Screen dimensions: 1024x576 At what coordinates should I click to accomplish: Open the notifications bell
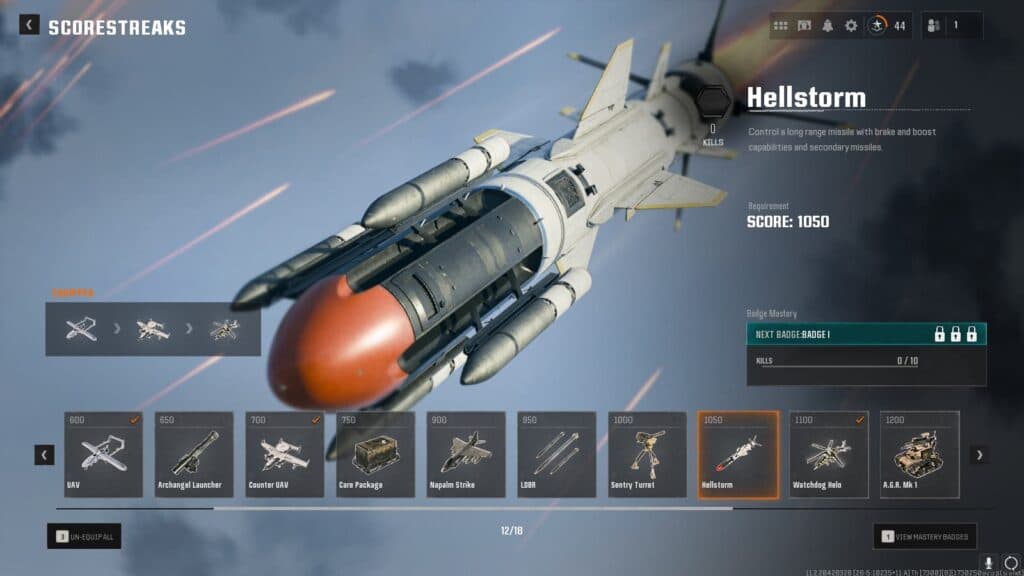click(828, 26)
